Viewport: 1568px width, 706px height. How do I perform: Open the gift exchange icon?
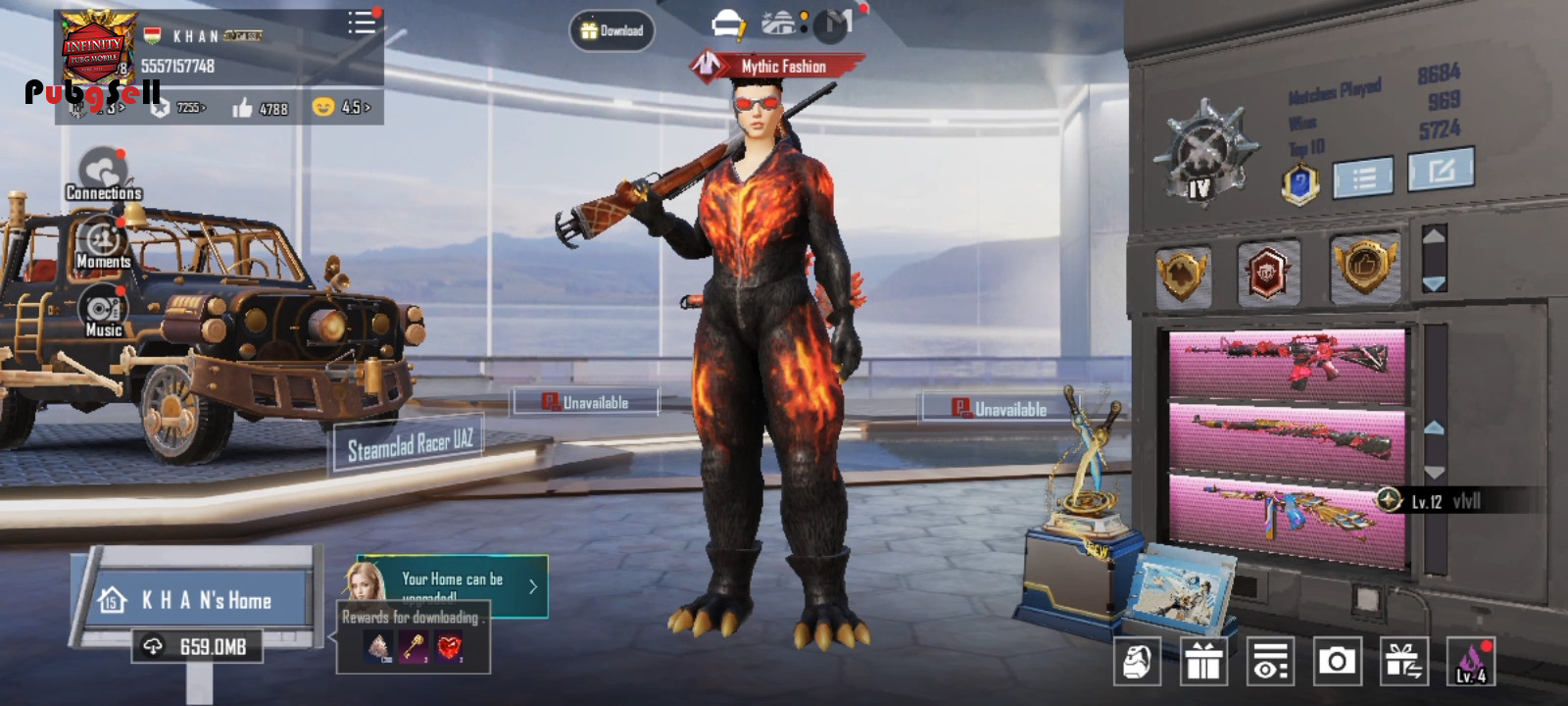tap(1403, 662)
